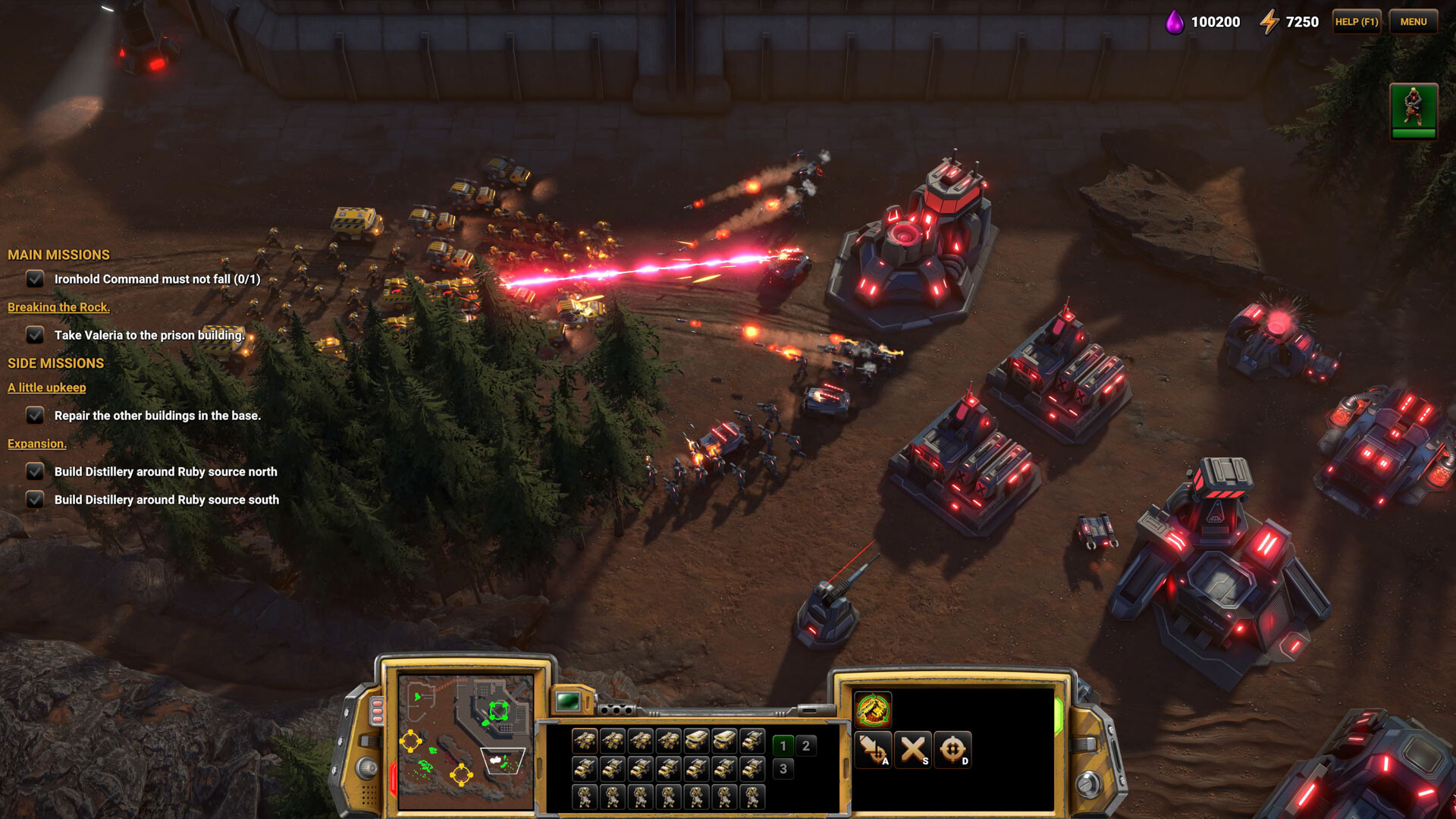Open the 'A little upkeep' side mission
1456x819 pixels.
(x=47, y=388)
